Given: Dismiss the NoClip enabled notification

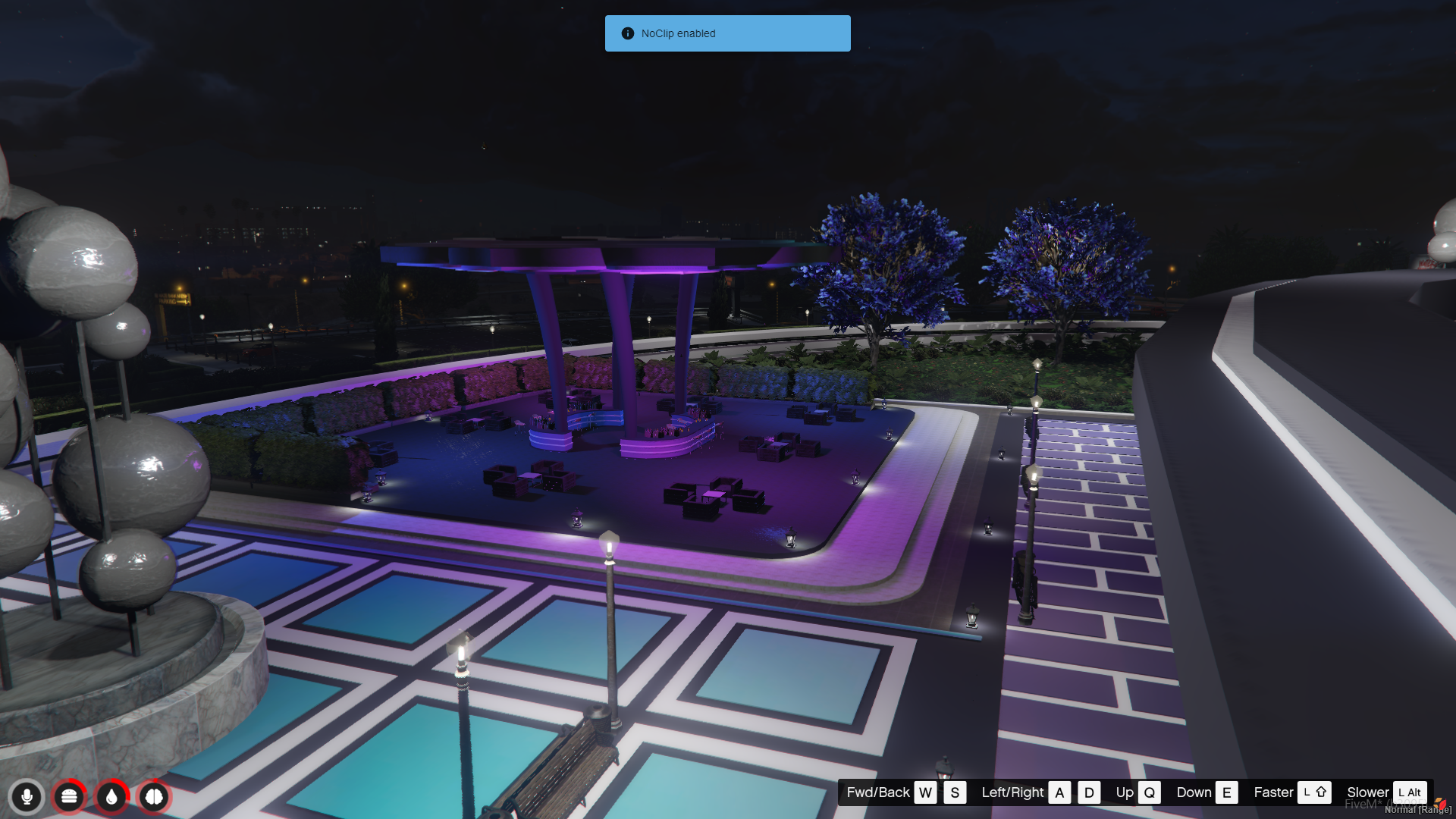Looking at the screenshot, I should (x=727, y=33).
